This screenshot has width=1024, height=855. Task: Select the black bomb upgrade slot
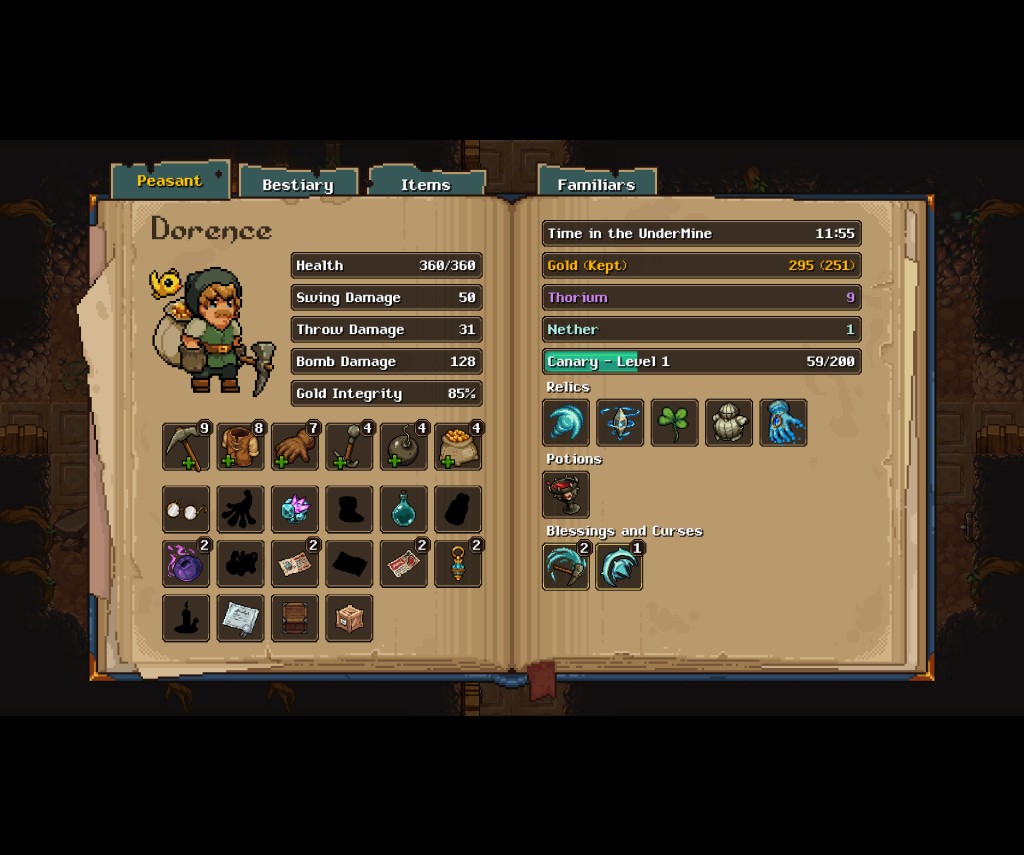click(404, 446)
